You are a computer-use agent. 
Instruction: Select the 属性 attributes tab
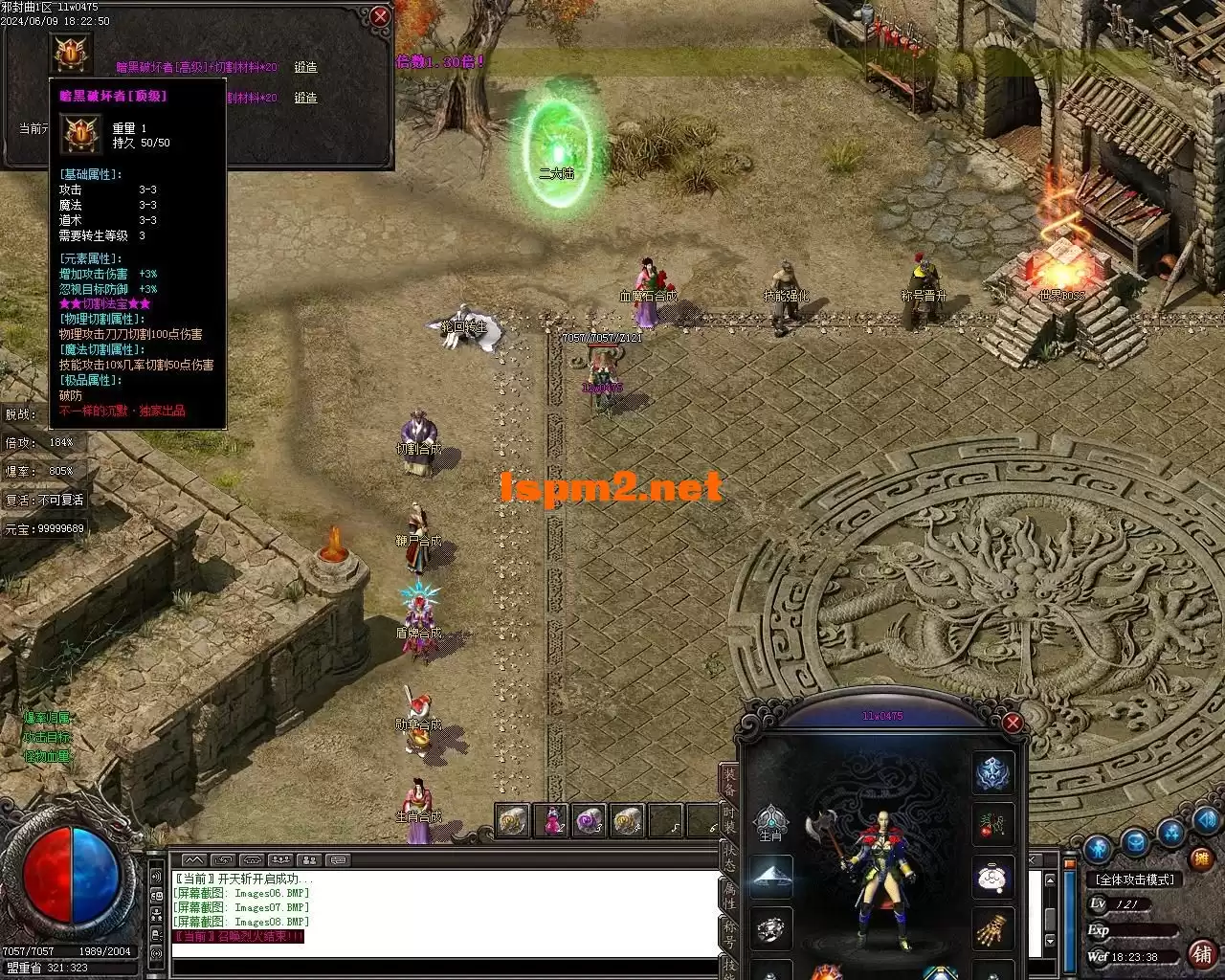729,895
